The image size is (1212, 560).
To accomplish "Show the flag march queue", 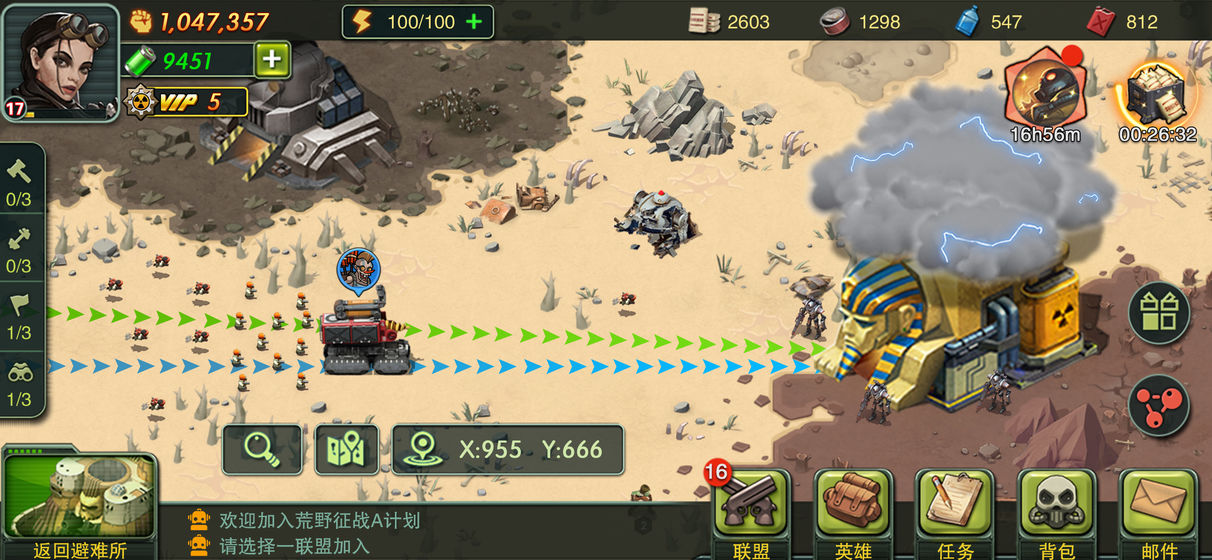I will [x=19, y=315].
